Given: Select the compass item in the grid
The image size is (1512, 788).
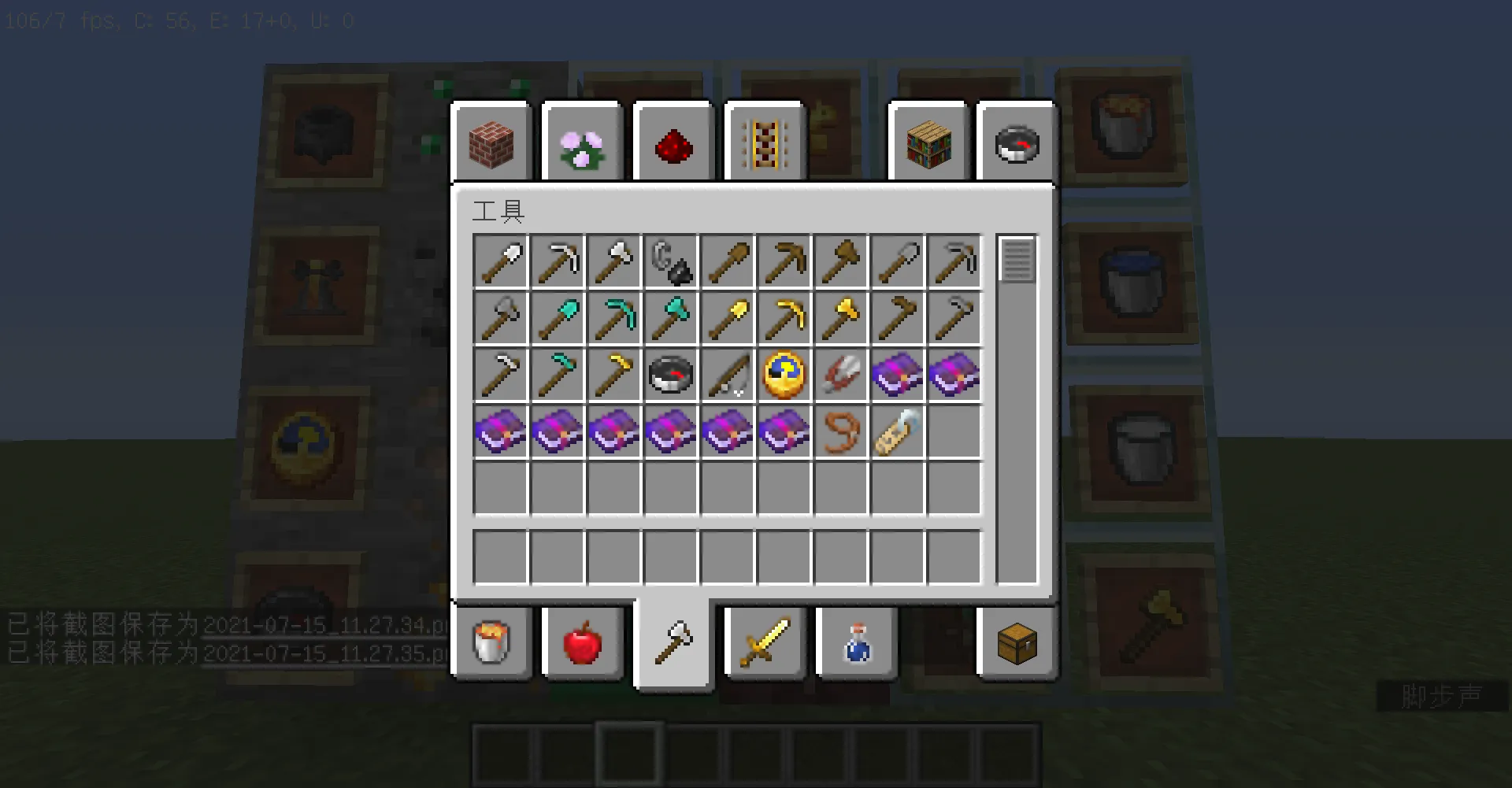Looking at the screenshot, I should click(x=672, y=375).
